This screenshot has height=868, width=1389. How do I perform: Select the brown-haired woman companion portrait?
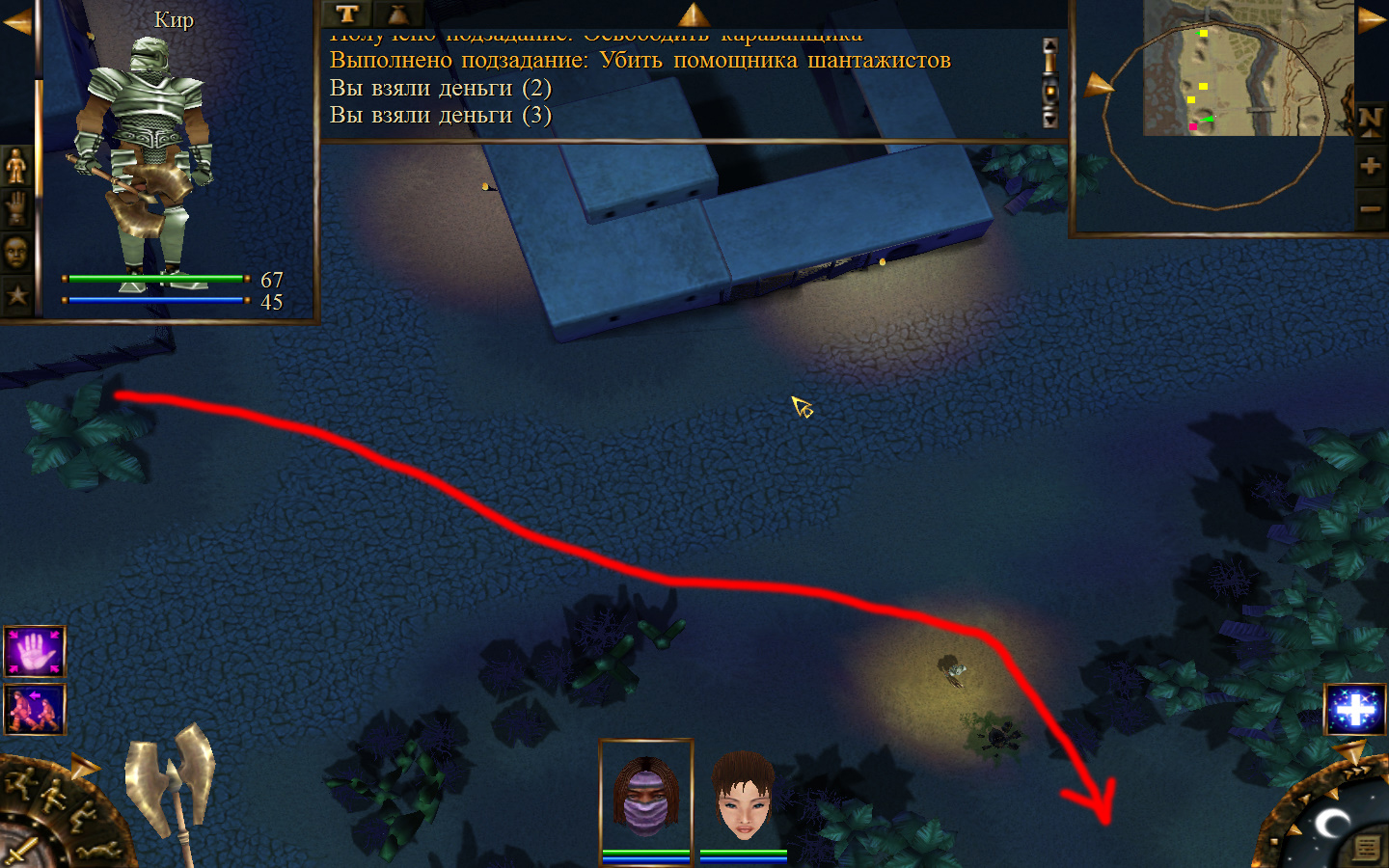[x=743, y=797]
